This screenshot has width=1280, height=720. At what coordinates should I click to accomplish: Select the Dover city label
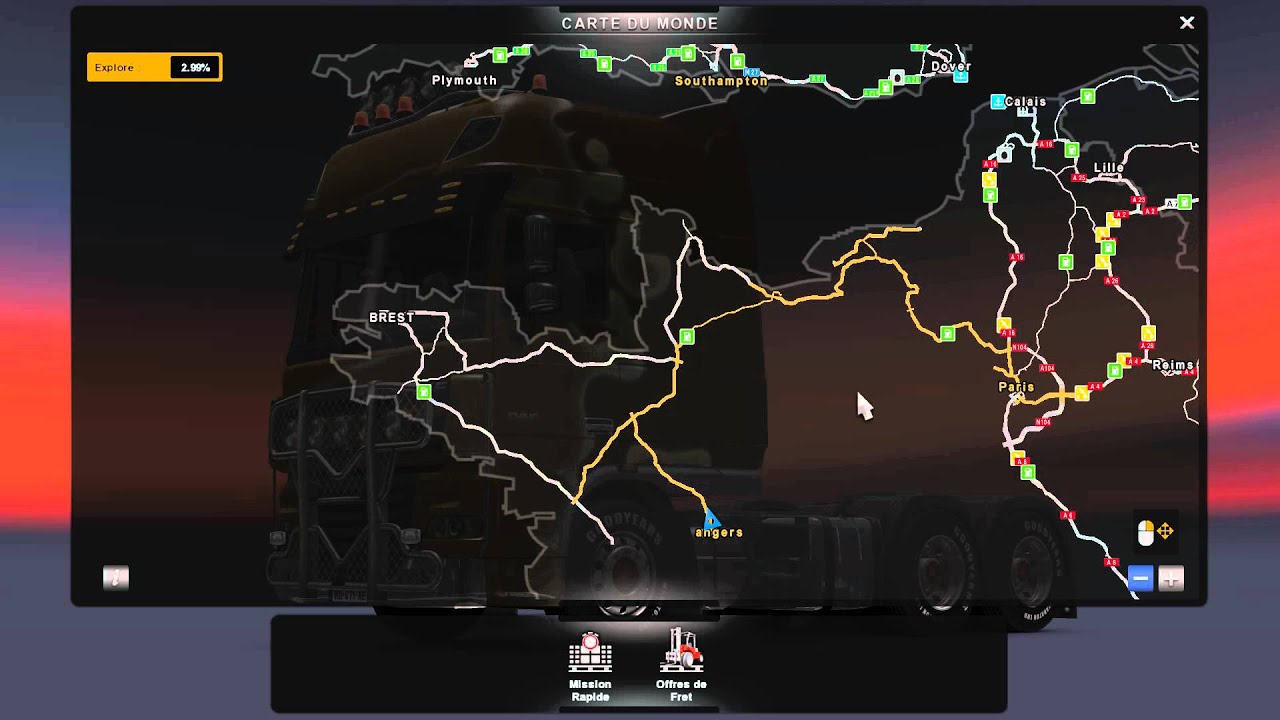(x=950, y=67)
